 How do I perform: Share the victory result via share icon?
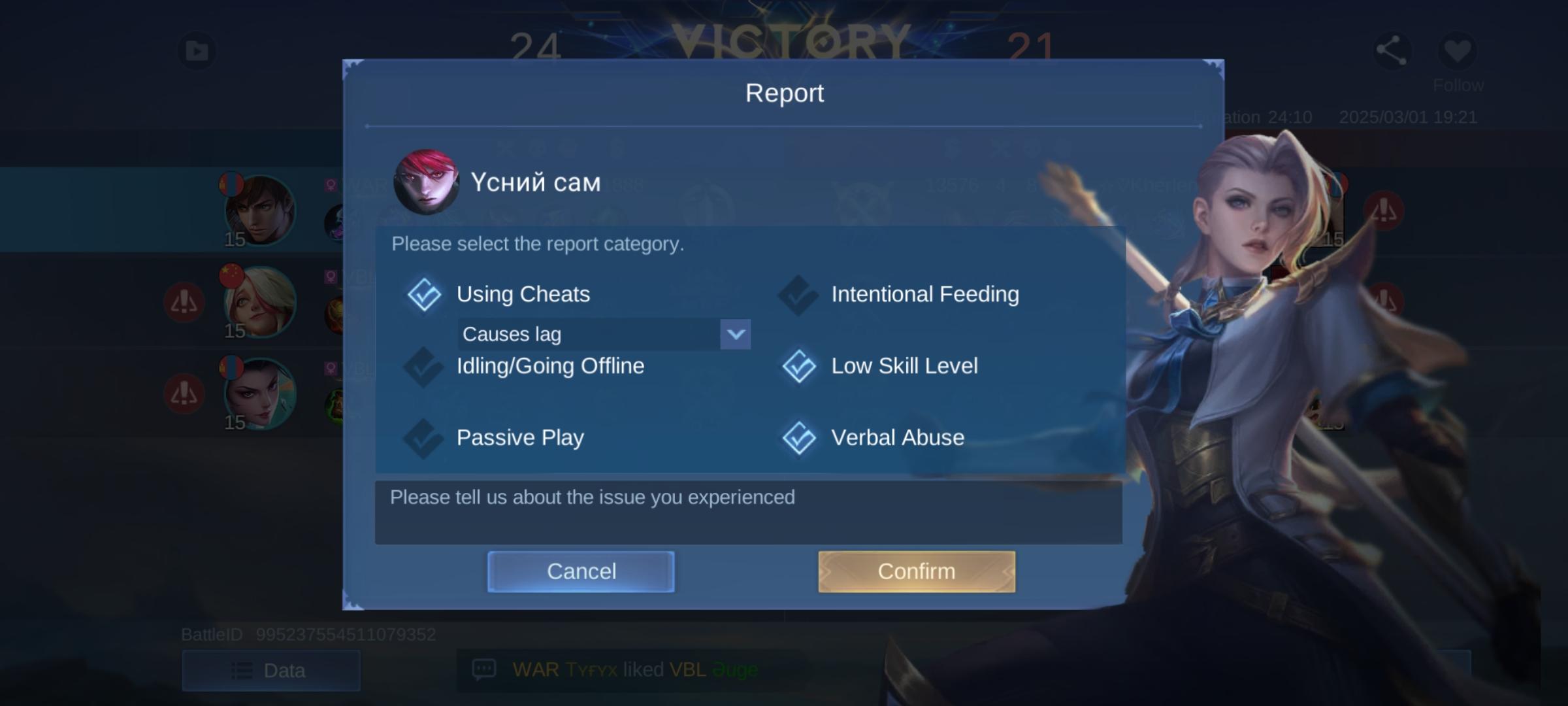[1392, 49]
